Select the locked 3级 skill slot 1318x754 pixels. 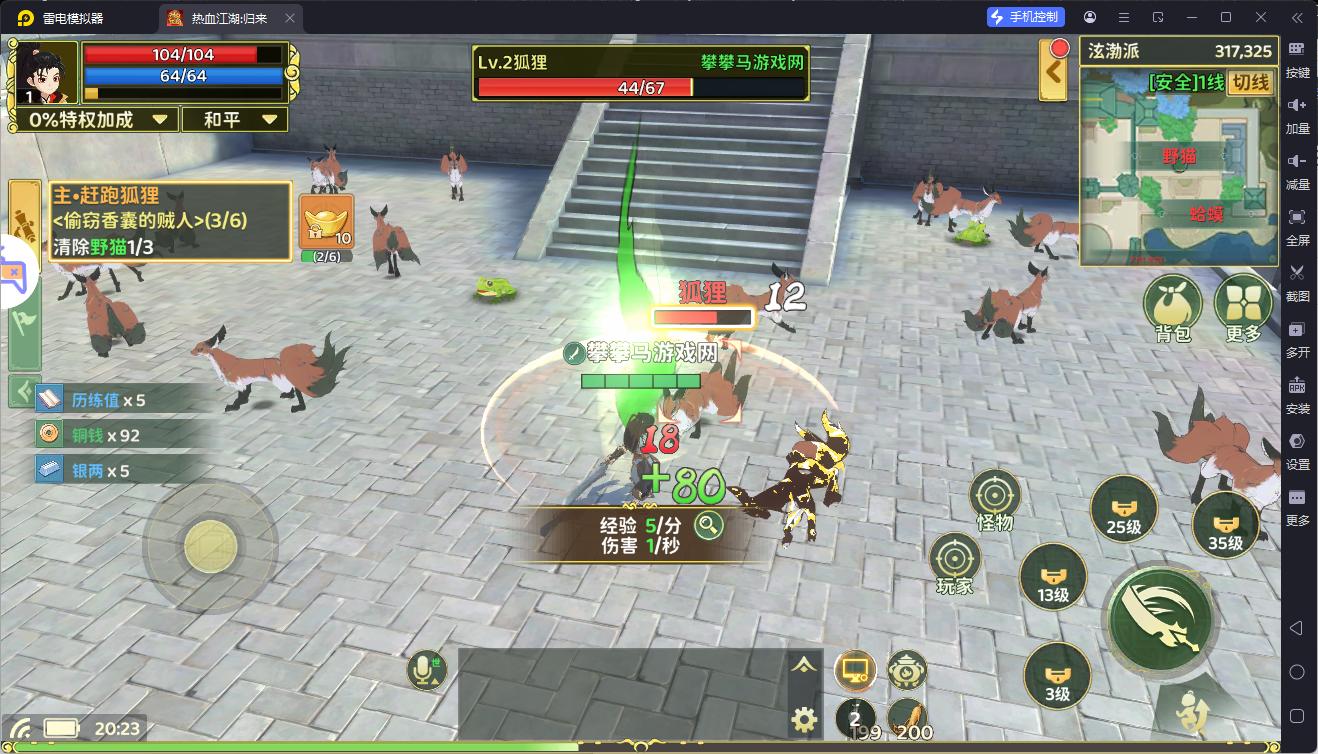[x=1057, y=675]
